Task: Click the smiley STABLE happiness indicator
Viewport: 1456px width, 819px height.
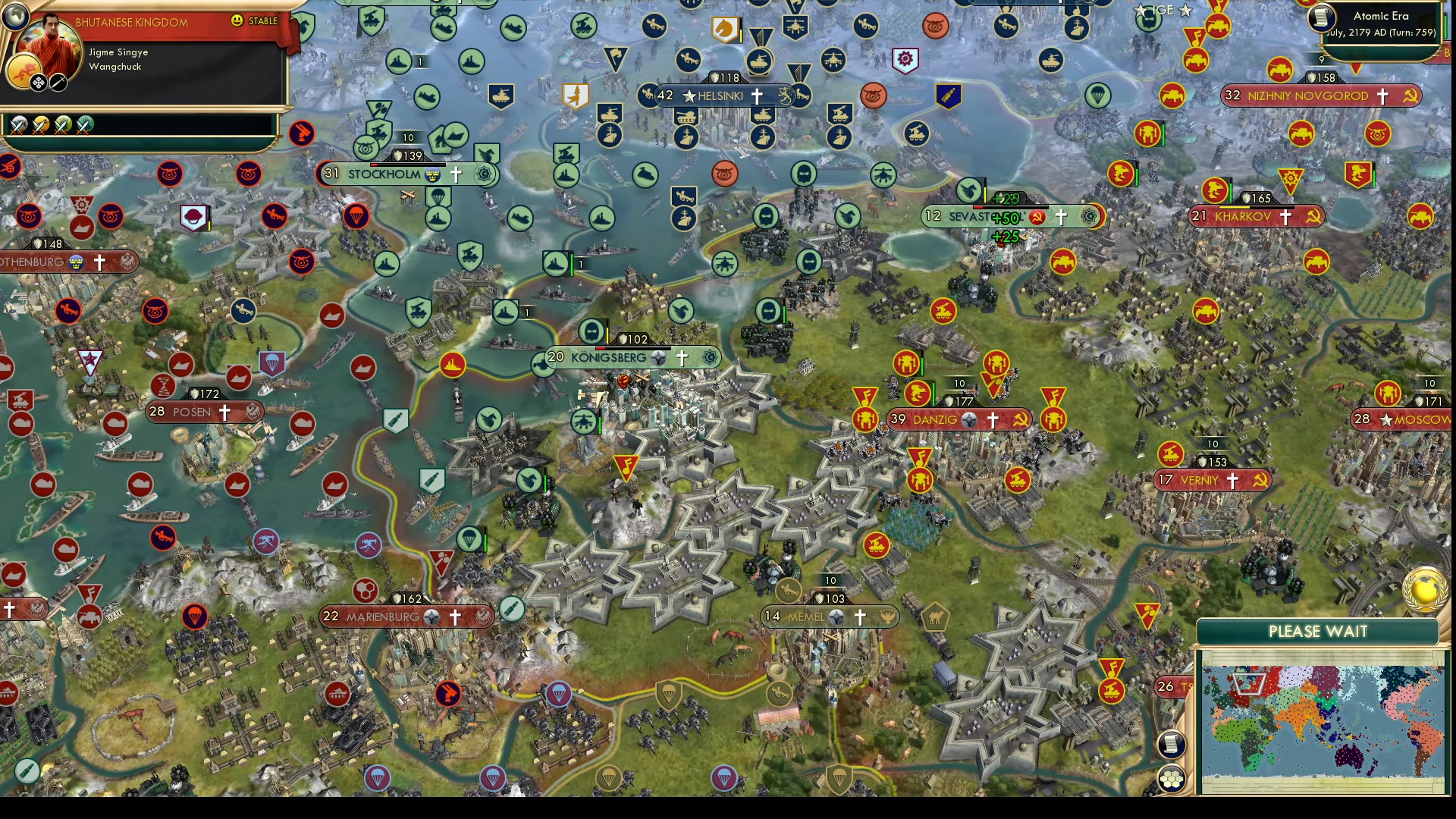Action: point(237,20)
